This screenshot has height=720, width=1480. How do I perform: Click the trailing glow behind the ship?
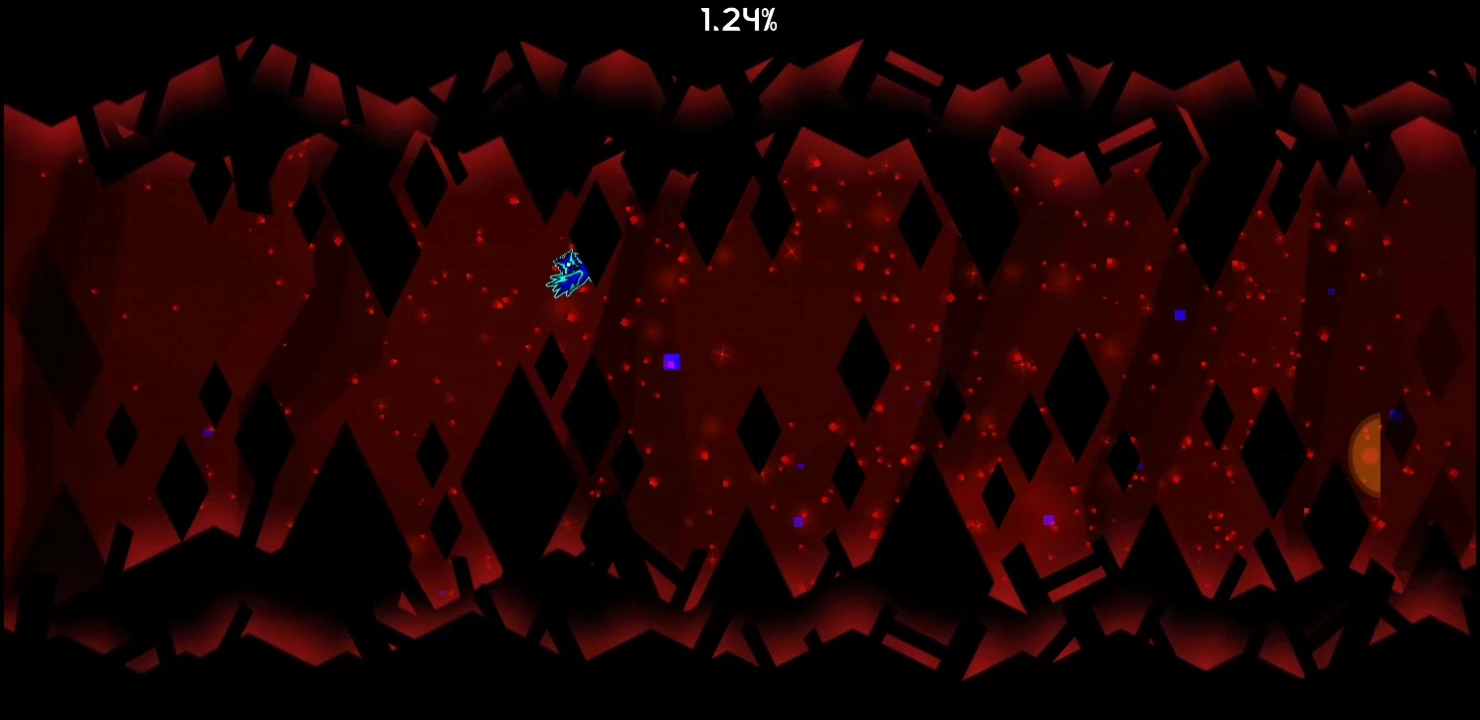click(x=552, y=282)
